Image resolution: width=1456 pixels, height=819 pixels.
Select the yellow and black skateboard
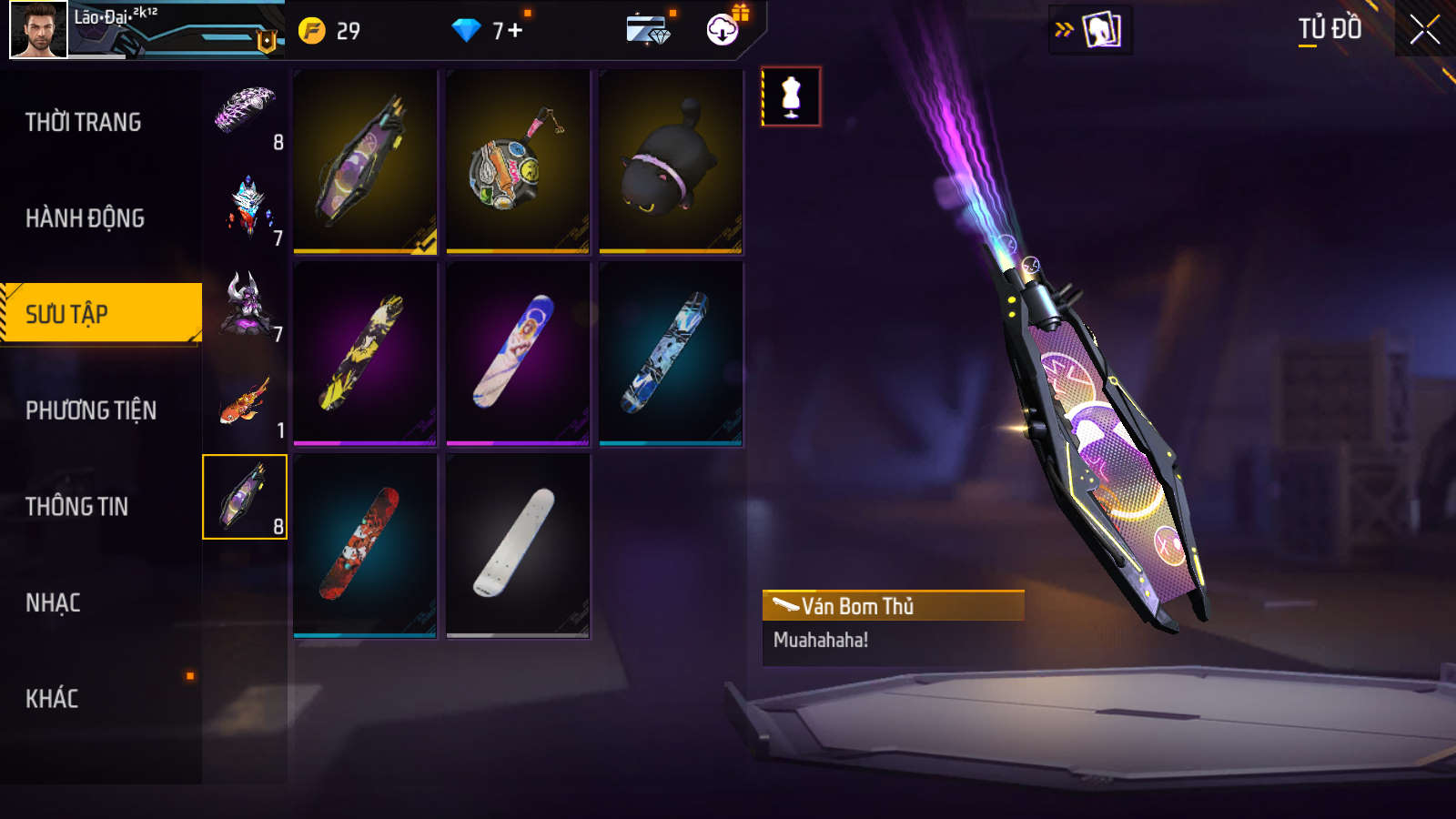click(365, 353)
